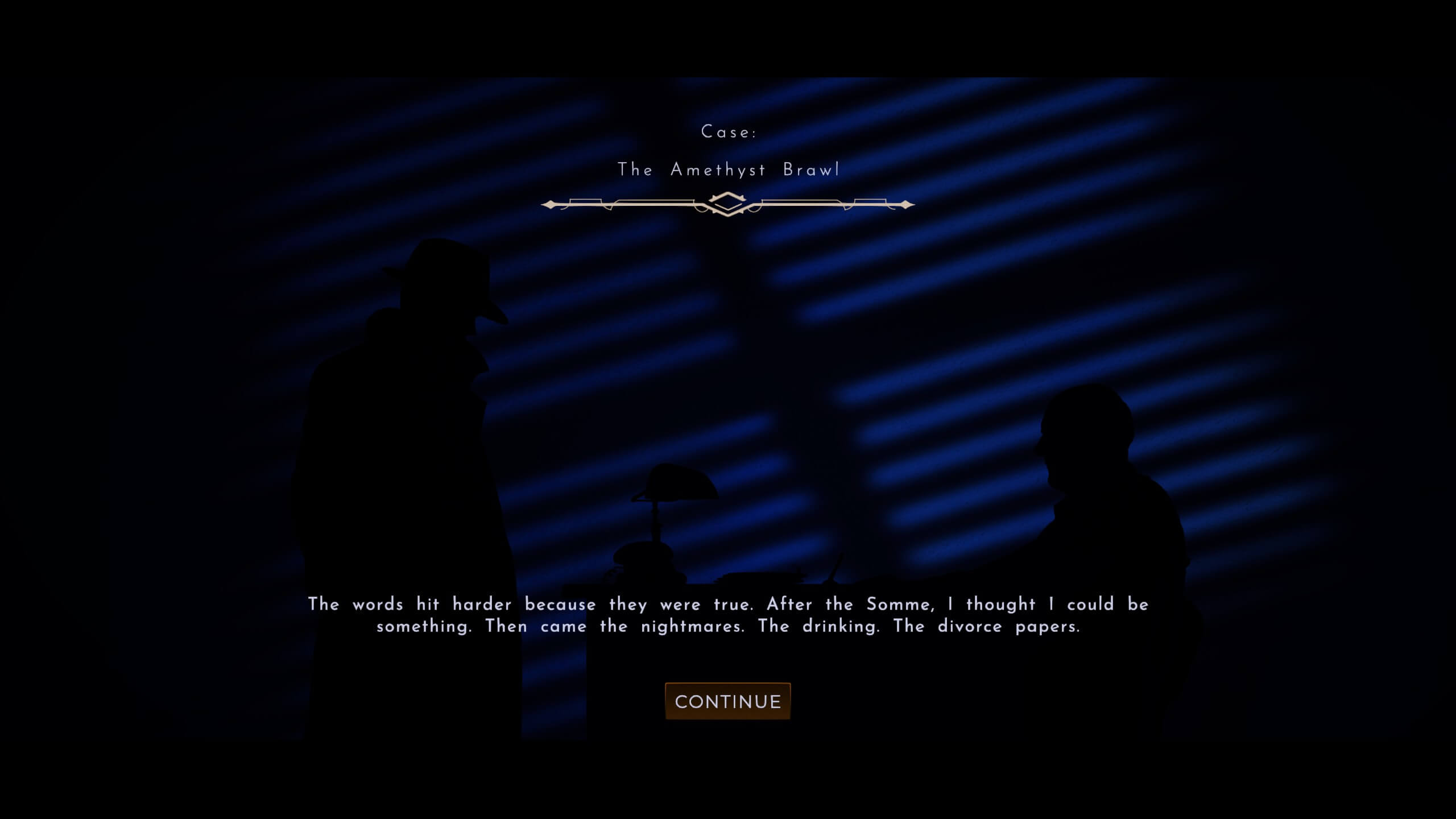Click the phrase "The divorce papers"
Viewport: 1456px width, 819px height.
tap(978, 626)
